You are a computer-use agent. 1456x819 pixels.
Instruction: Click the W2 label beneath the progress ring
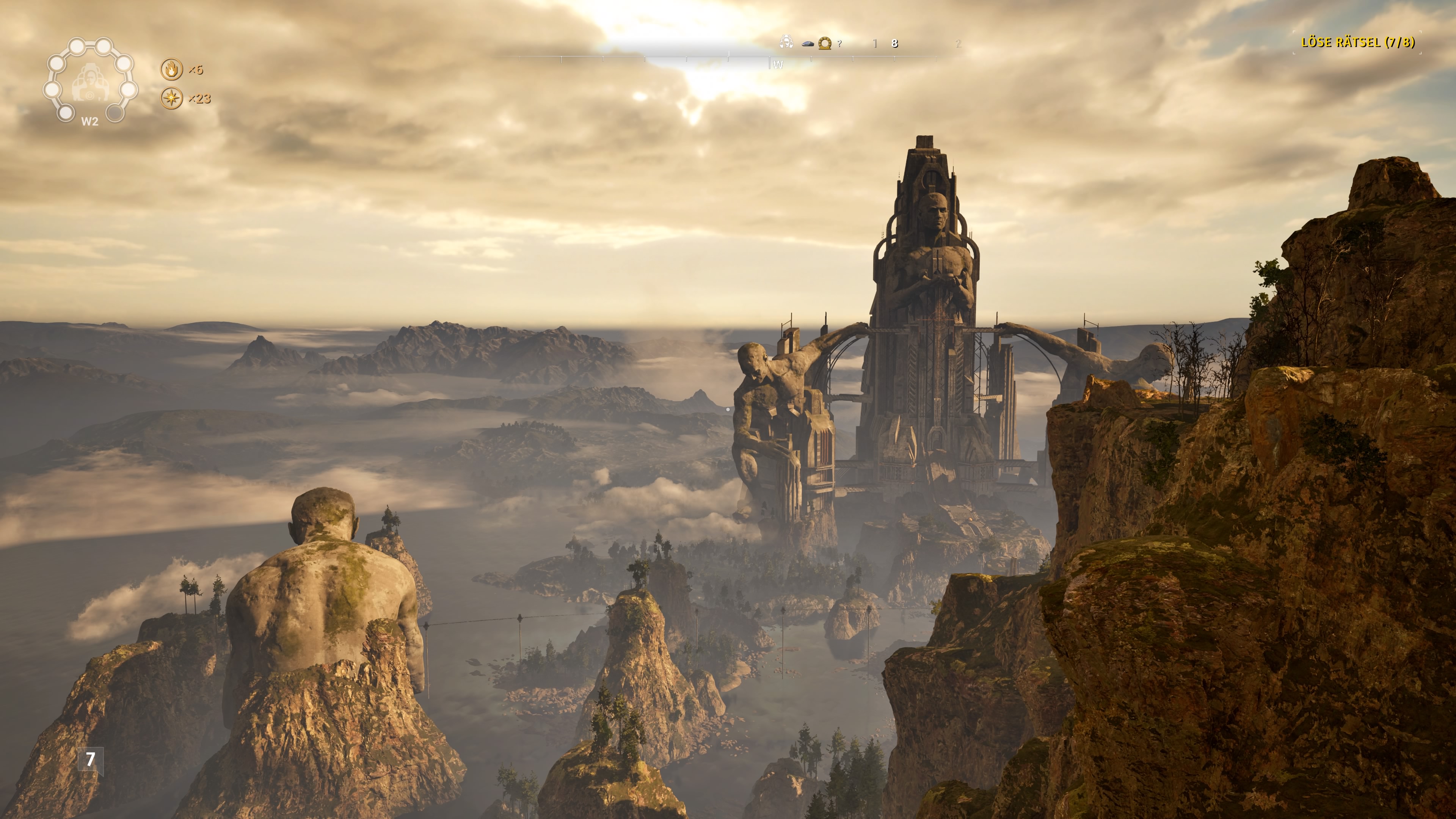pos(90,121)
